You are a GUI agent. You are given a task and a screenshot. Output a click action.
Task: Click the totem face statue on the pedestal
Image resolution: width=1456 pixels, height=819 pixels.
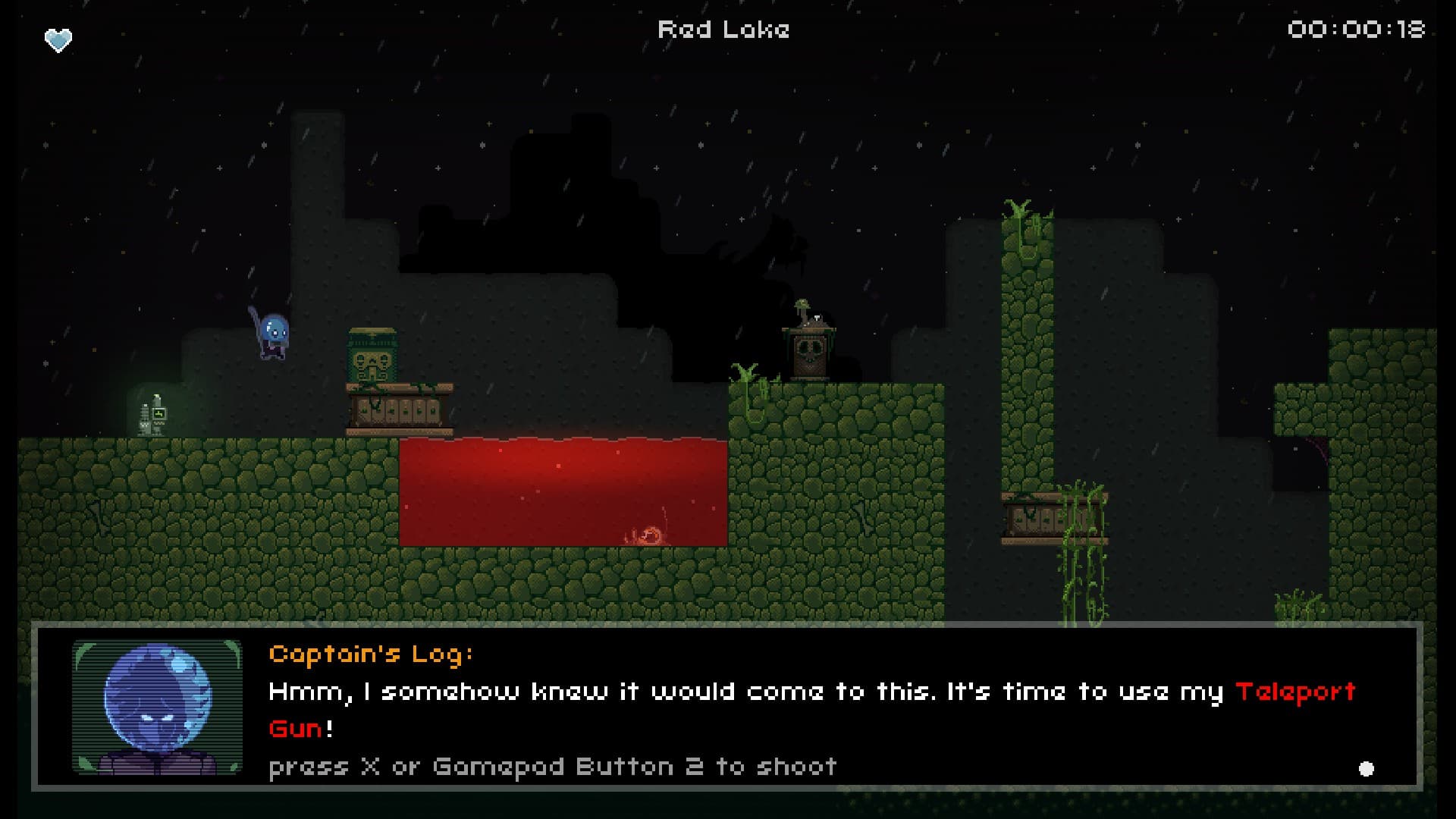[x=373, y=364]
